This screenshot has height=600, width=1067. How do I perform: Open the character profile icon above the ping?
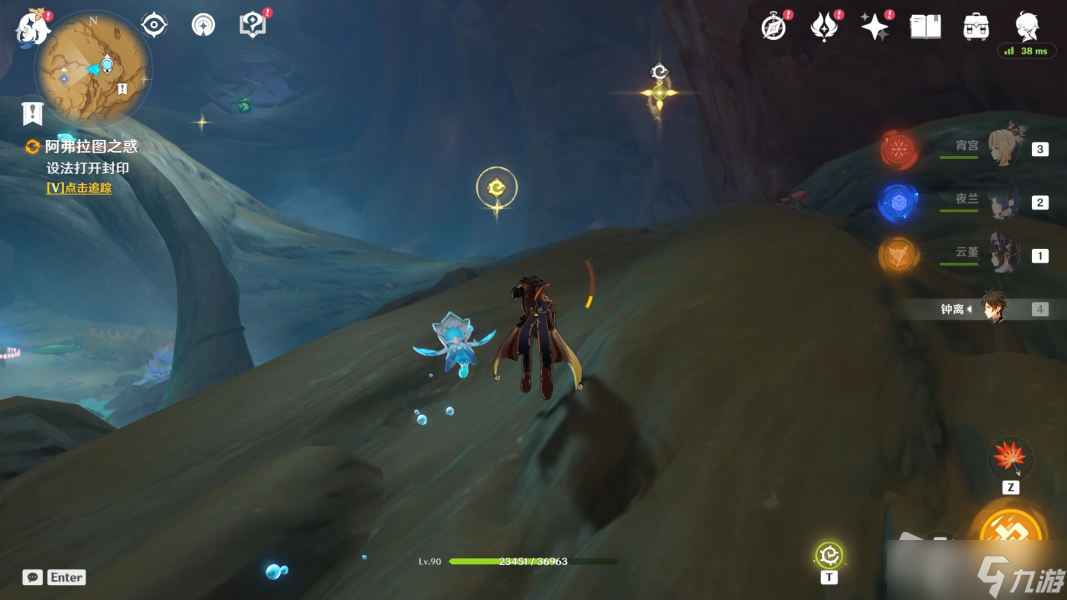pyautogui.click(x=1026, y=25)
